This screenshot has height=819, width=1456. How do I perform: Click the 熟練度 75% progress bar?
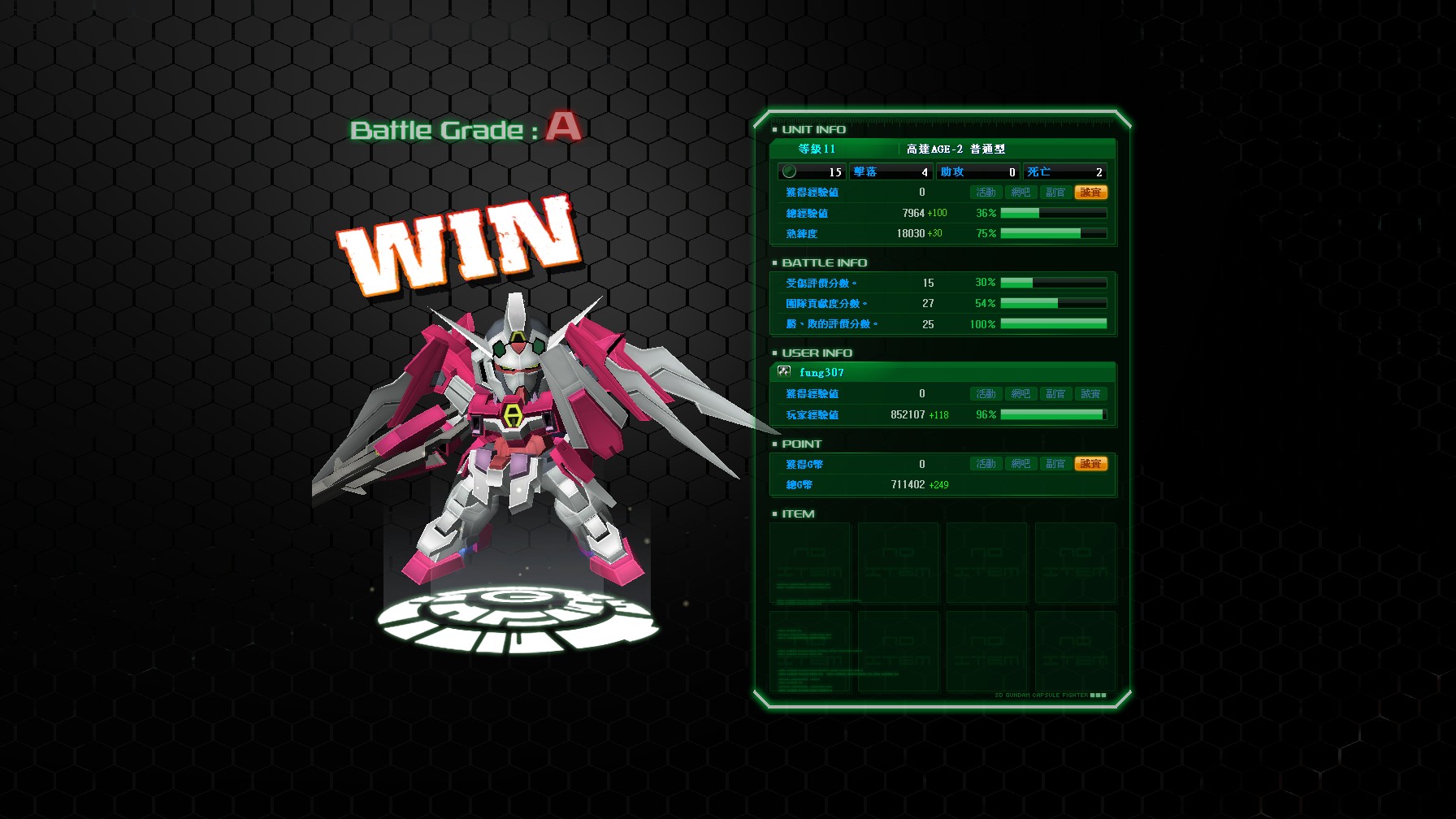[x=1052, y=233]
